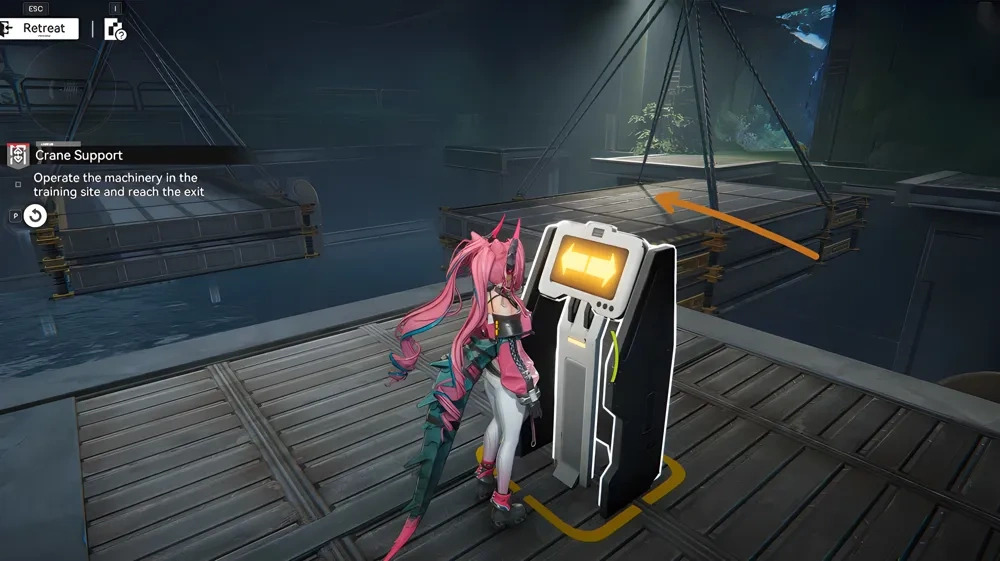Open the help guide icon beside Retreat
This screenshot has width=1000, height=561.
click(x=115, y=29)
